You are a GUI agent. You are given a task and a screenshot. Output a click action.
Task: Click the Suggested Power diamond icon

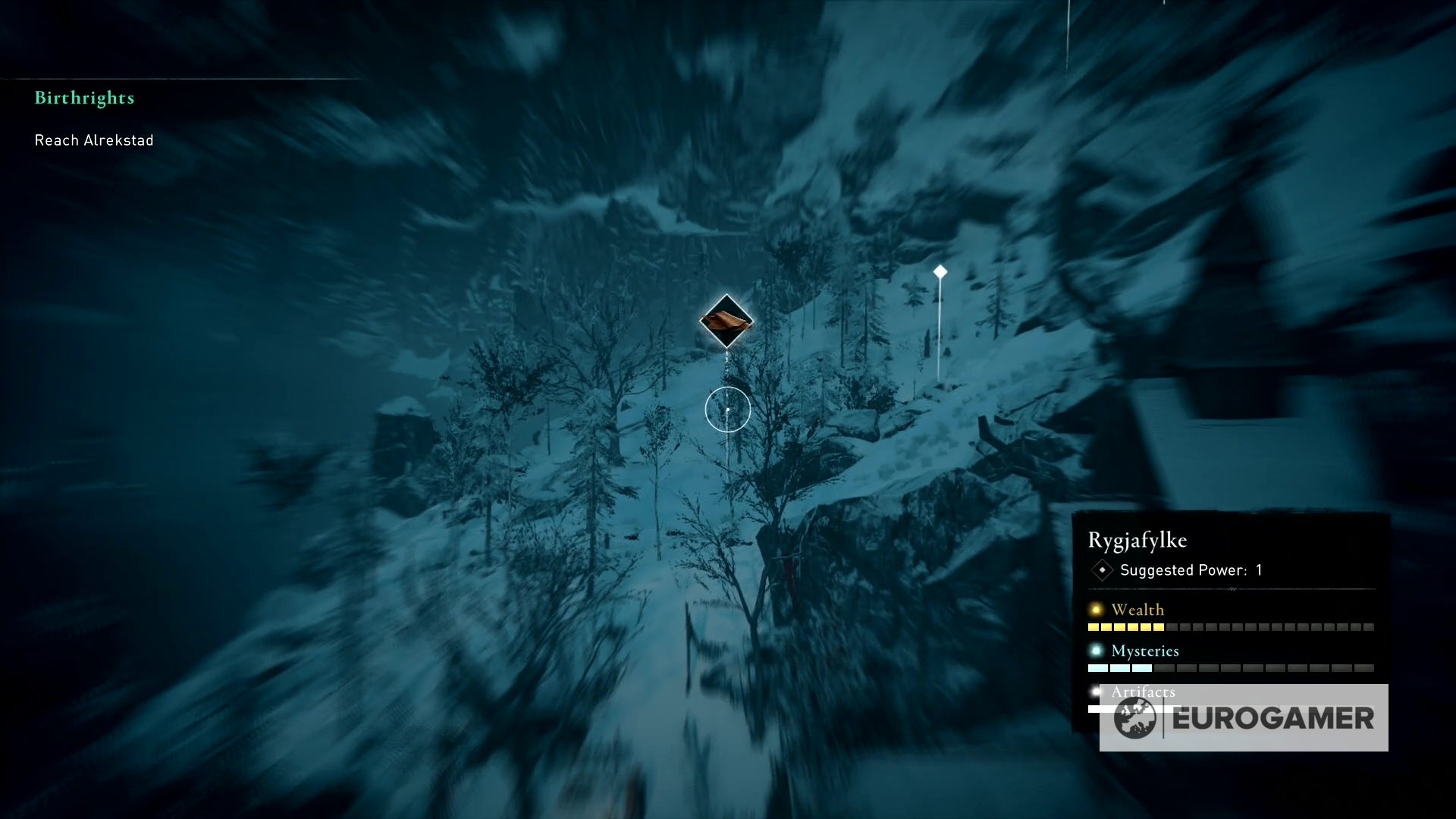[x=1101, y=570]
